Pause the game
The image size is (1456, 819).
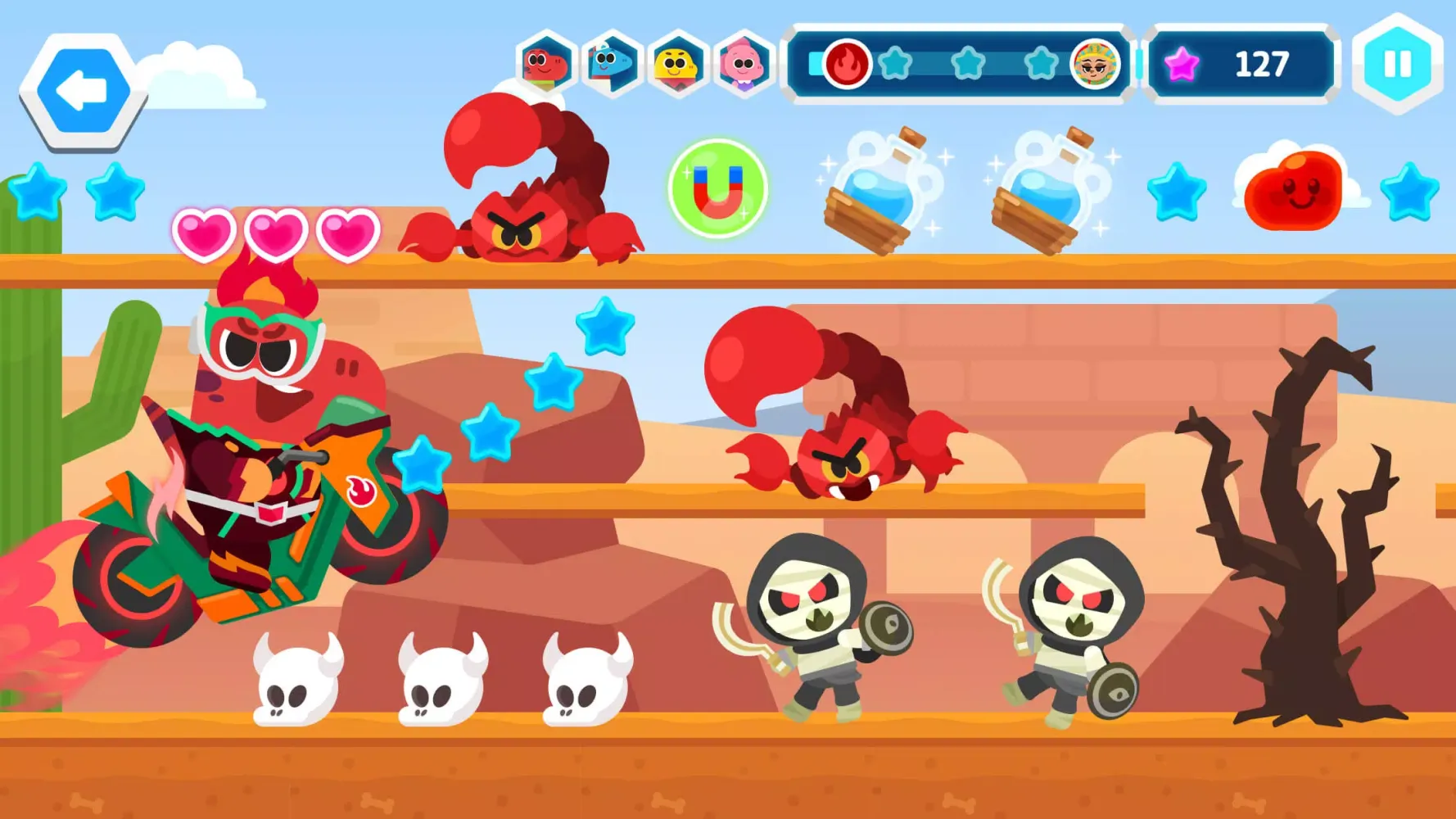[x=1397, y=62]
